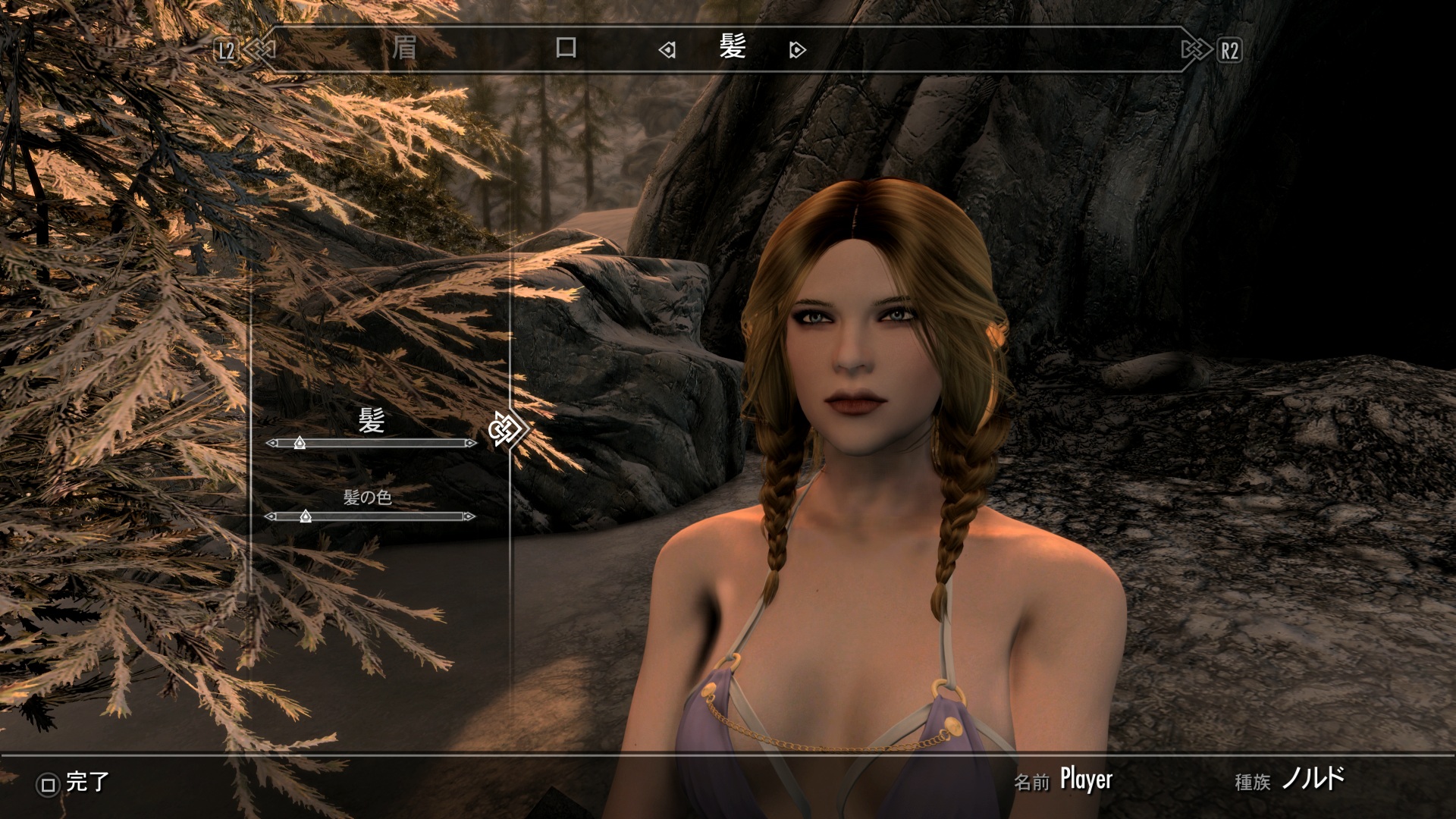Select the 髪 (hair) tab in the top bar
The width and height of the screenshot is (1456, 819).
tap(733, 49)
